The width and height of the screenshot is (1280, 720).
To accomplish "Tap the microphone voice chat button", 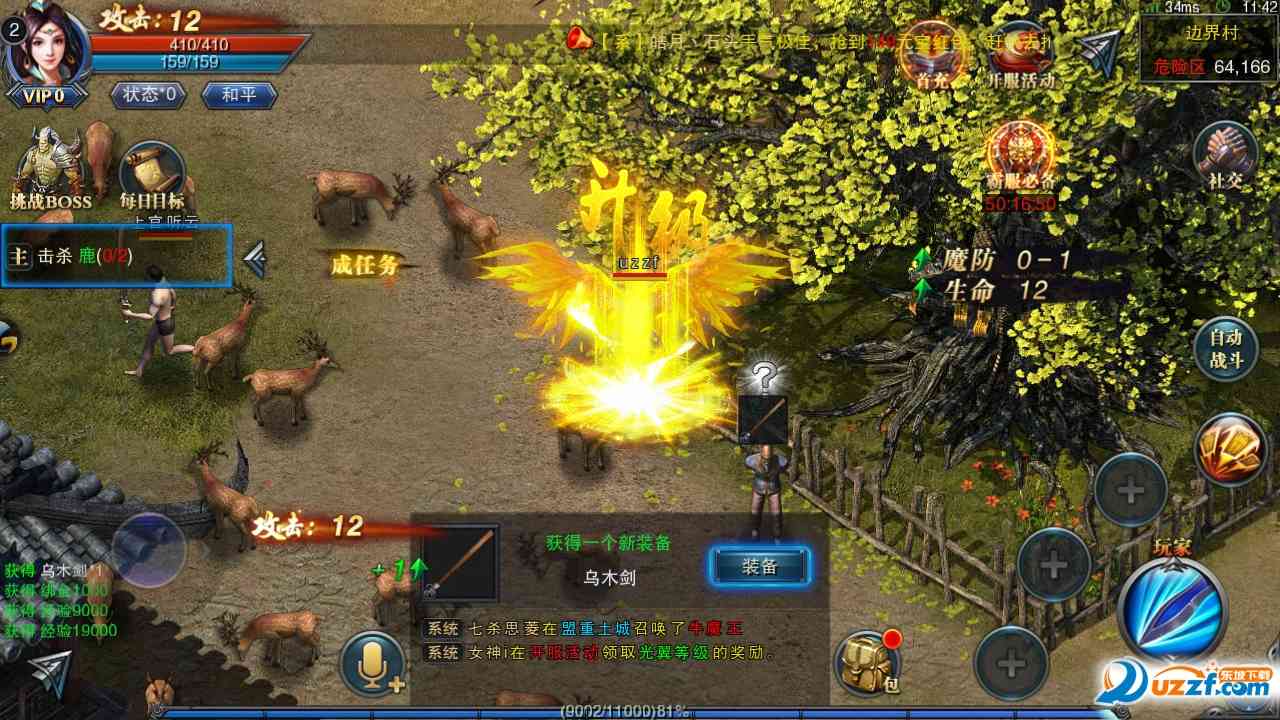I will [x=372, y=662].
